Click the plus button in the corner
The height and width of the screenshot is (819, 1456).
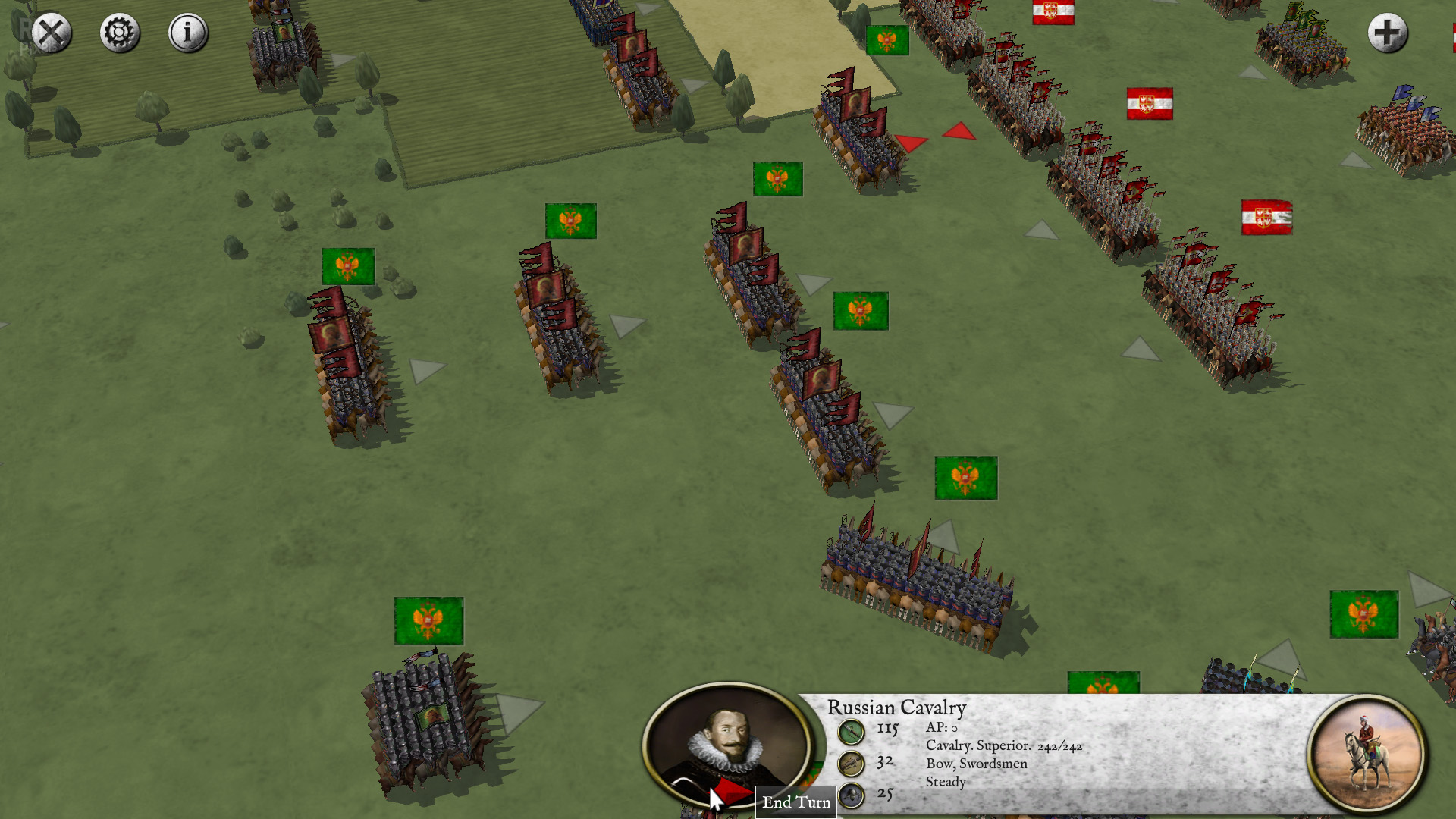pyautogui.click(x=1387, y=33)
